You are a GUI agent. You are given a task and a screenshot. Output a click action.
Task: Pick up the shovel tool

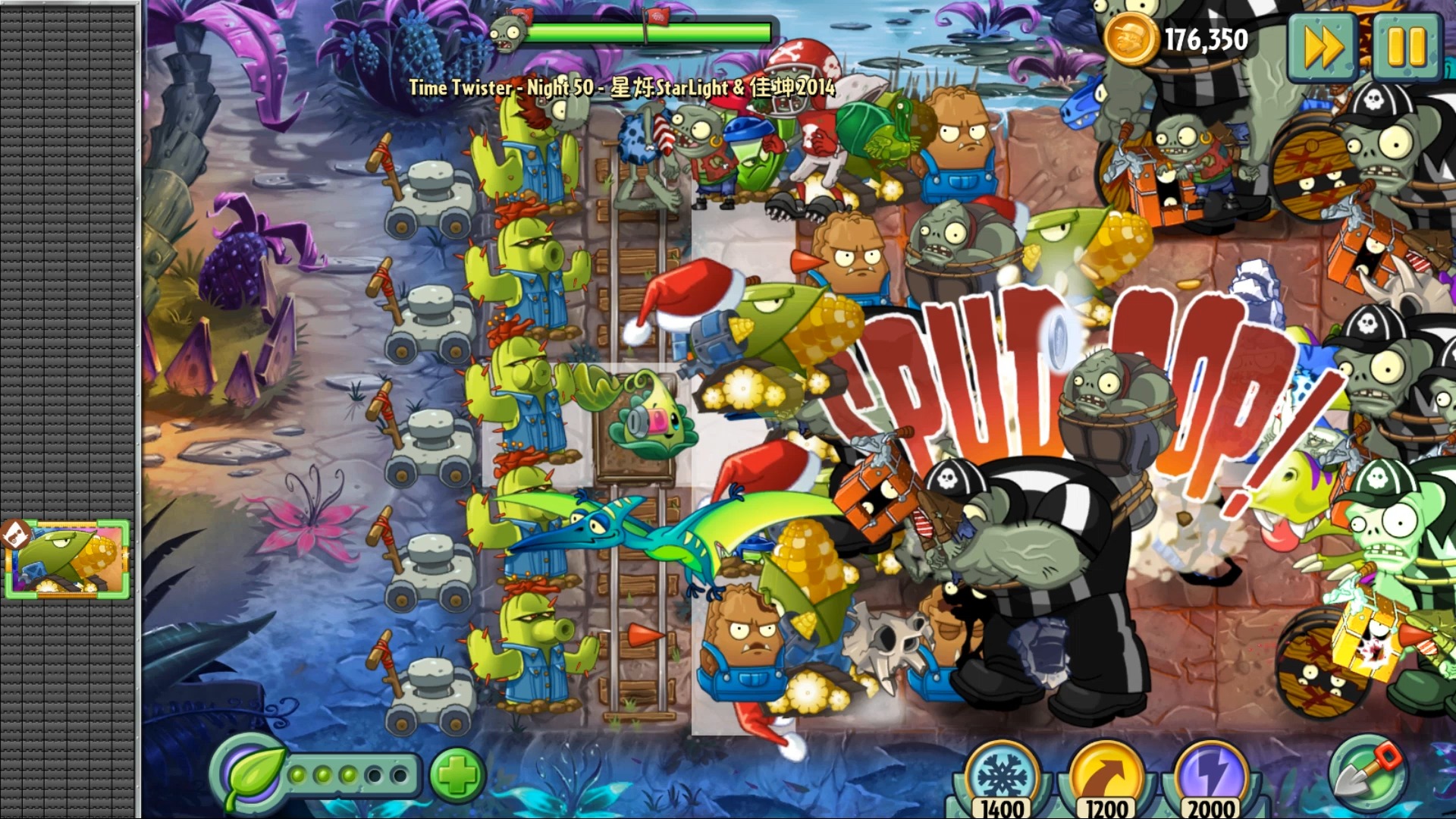[1367, 773]
